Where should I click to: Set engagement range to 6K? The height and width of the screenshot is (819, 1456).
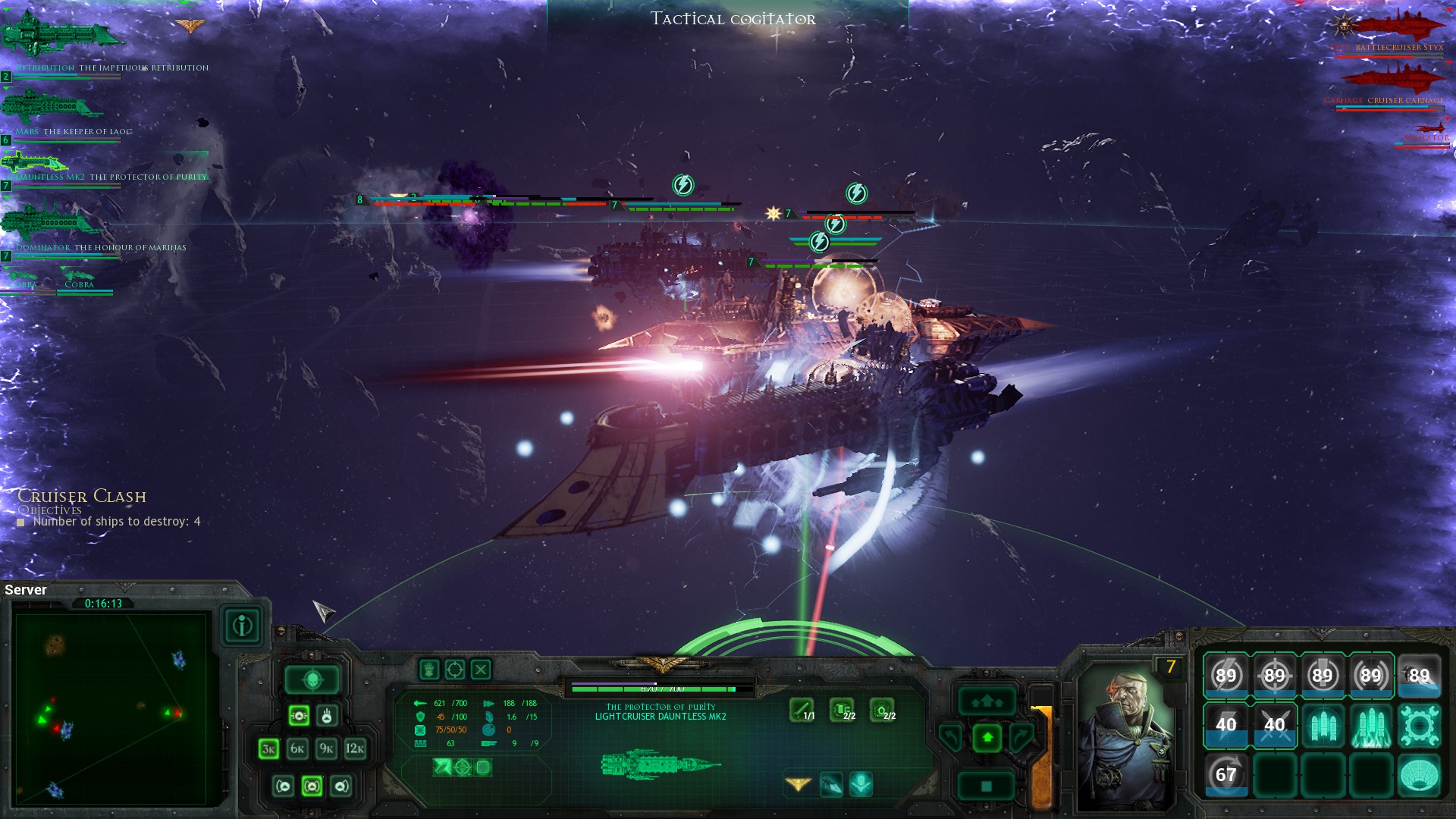click(x=297, y=749)
